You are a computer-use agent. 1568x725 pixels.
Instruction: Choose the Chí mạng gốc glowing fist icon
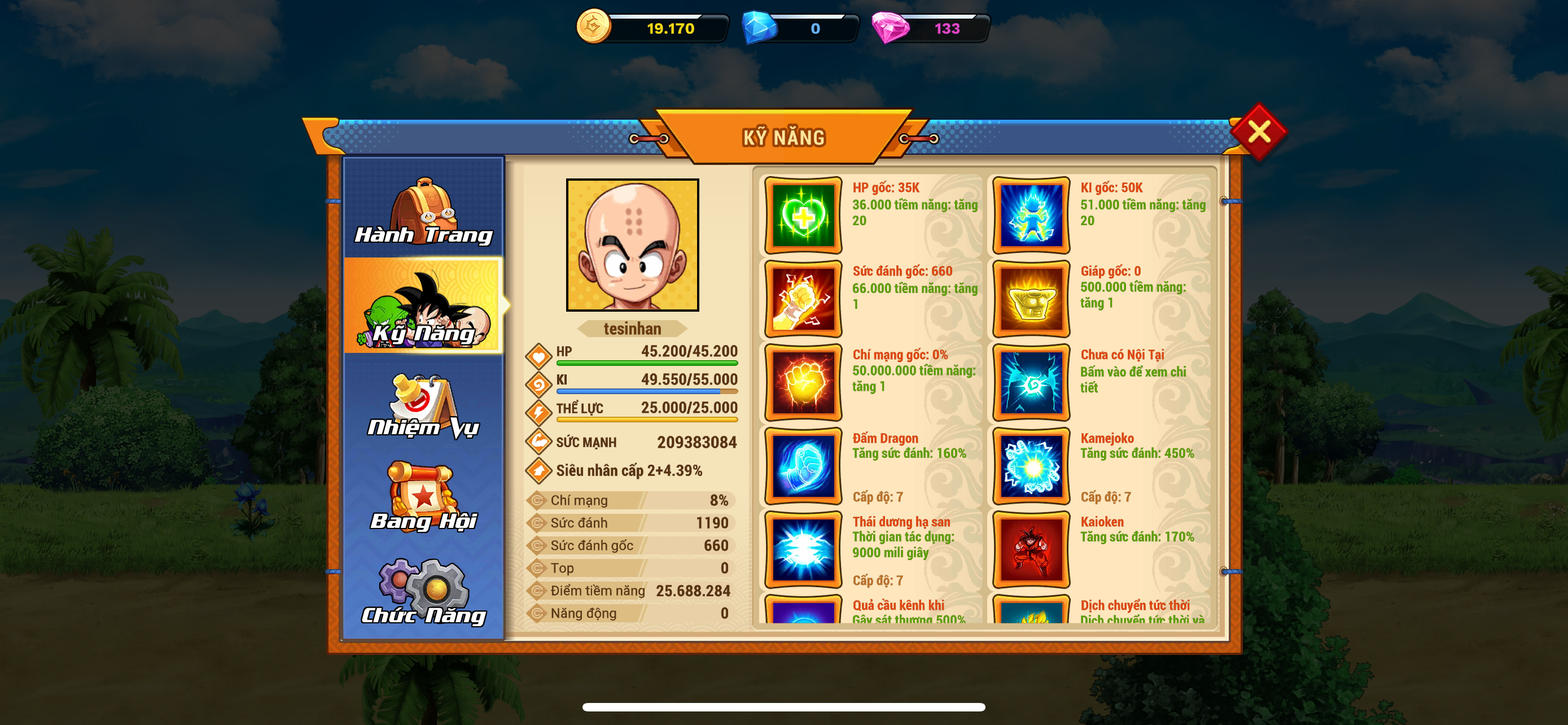803,382
